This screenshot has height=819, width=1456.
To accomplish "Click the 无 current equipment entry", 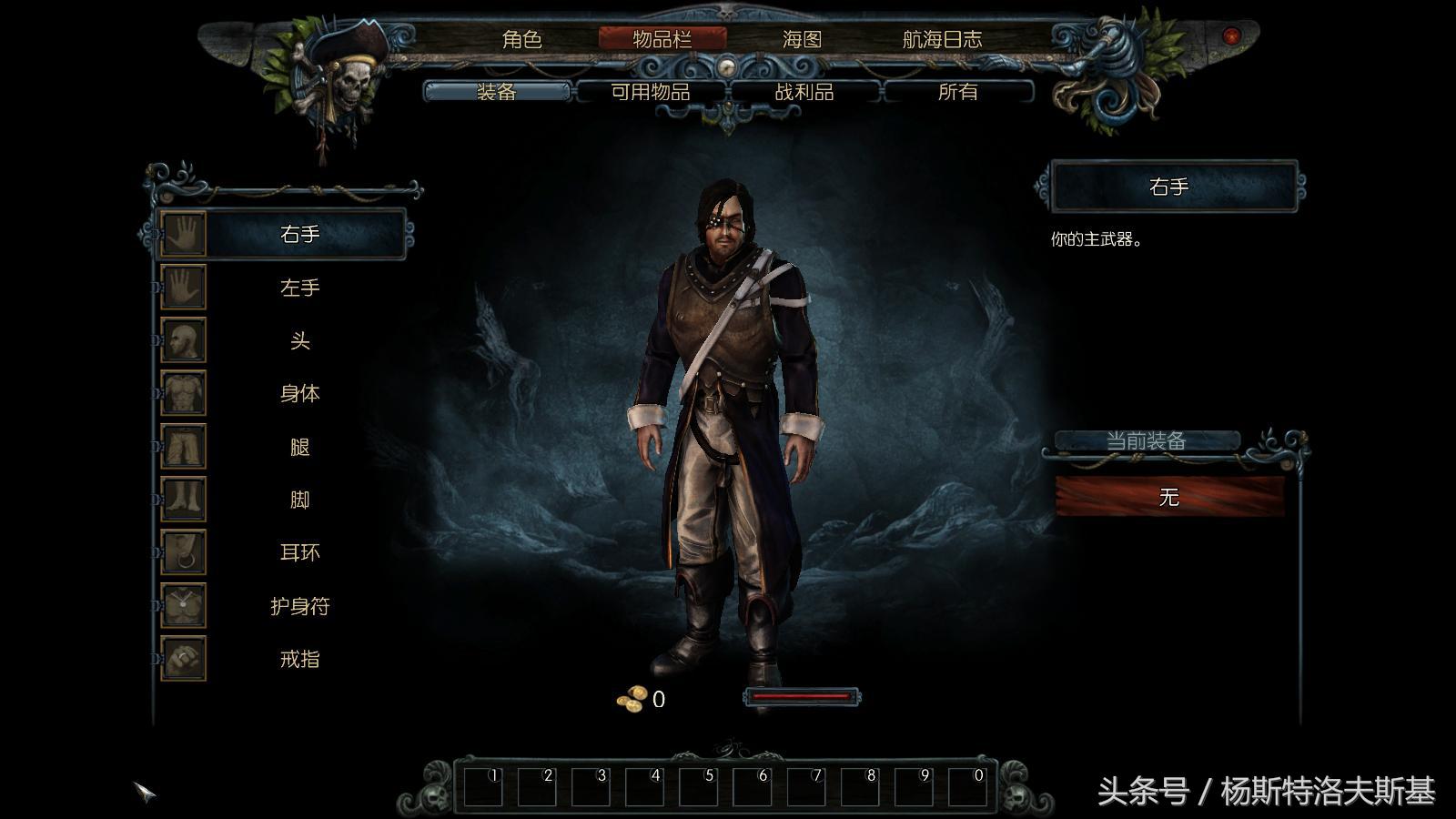I will click(1169, 497).
